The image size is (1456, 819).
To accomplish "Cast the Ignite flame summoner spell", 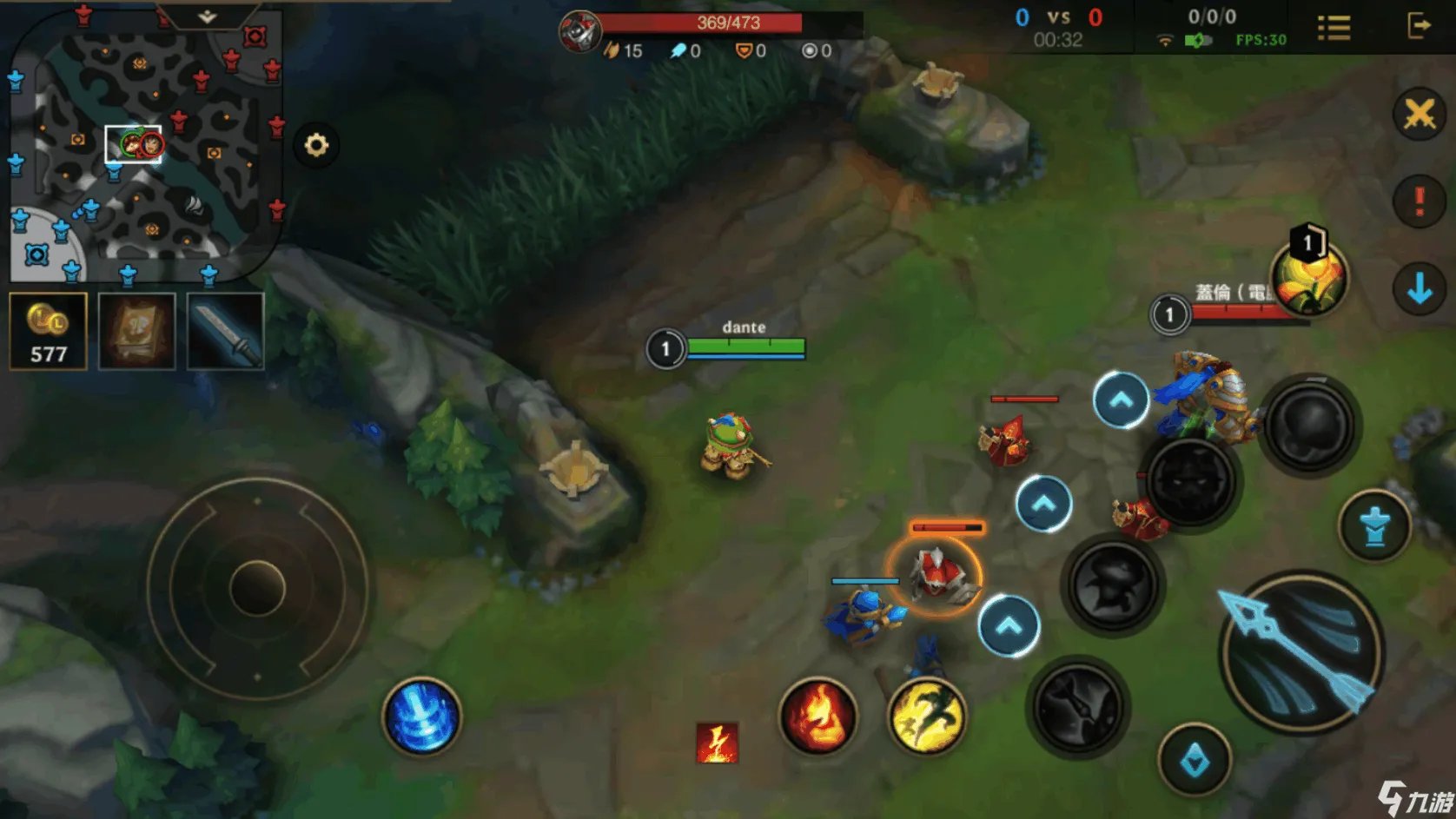I will 817,717.
